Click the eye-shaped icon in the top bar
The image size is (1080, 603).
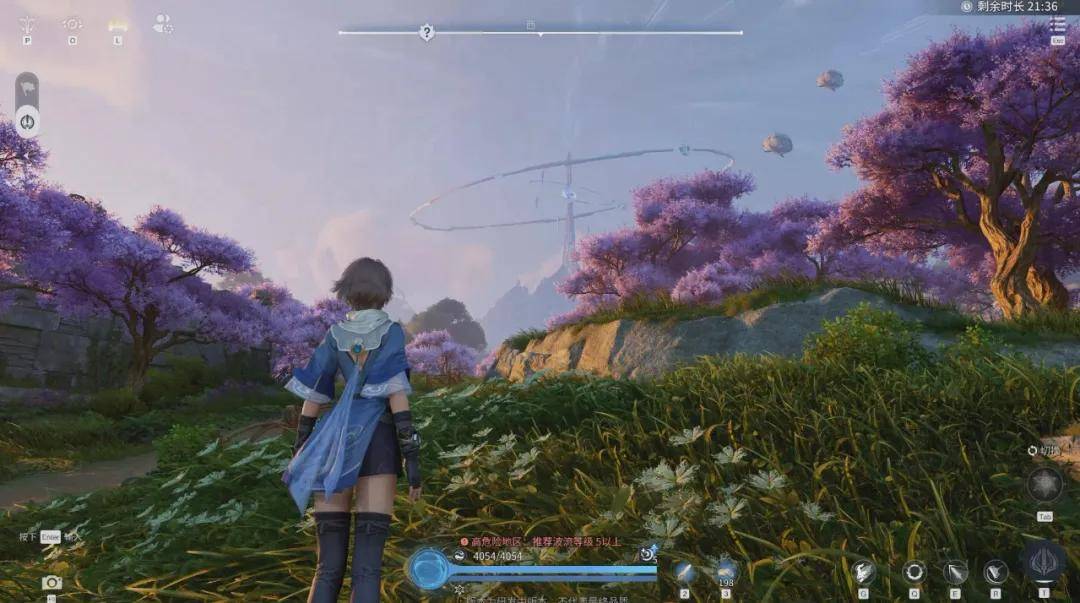coord(72,23)
